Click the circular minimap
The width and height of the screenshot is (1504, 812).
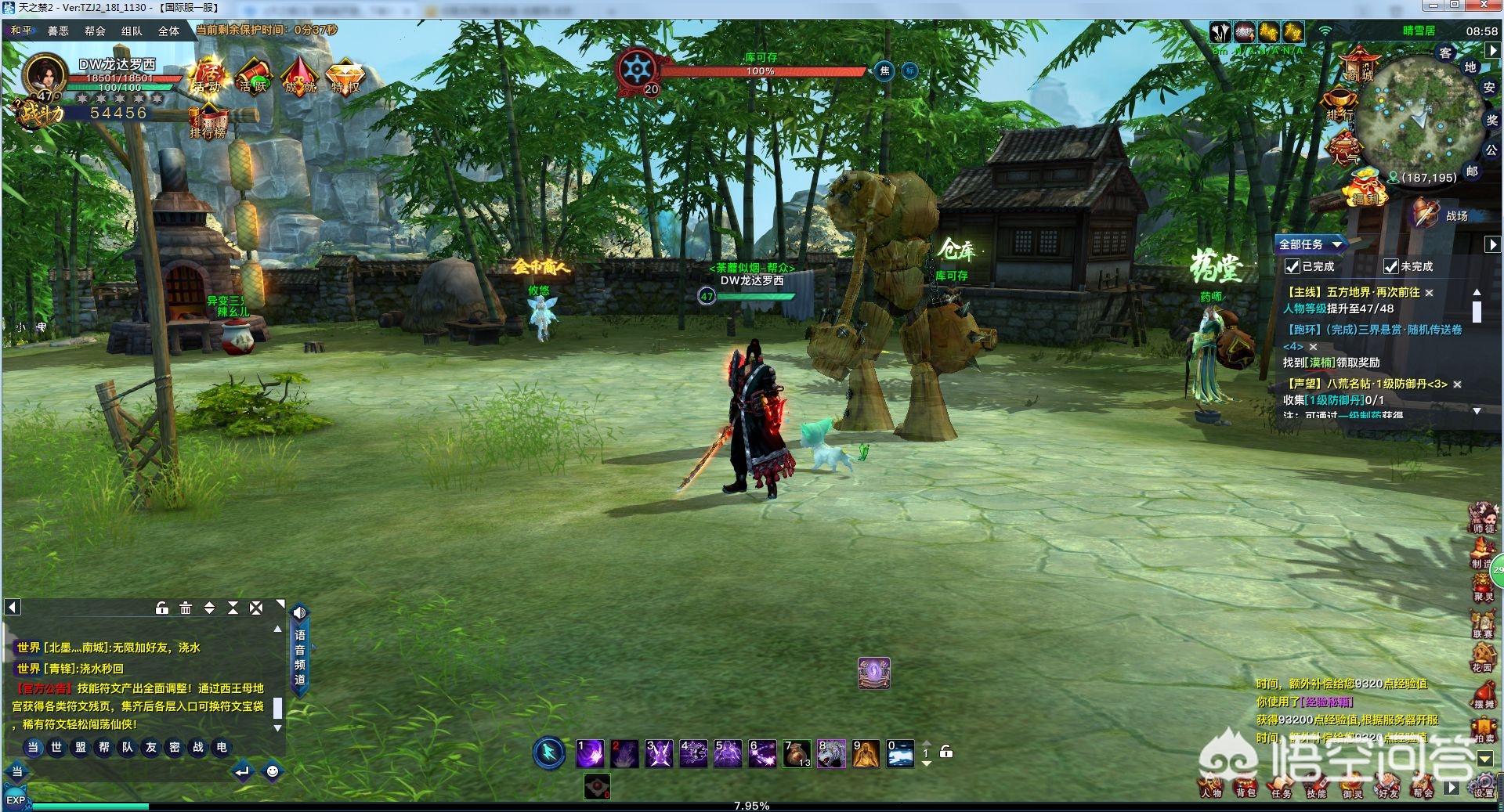click(1418, 117)
